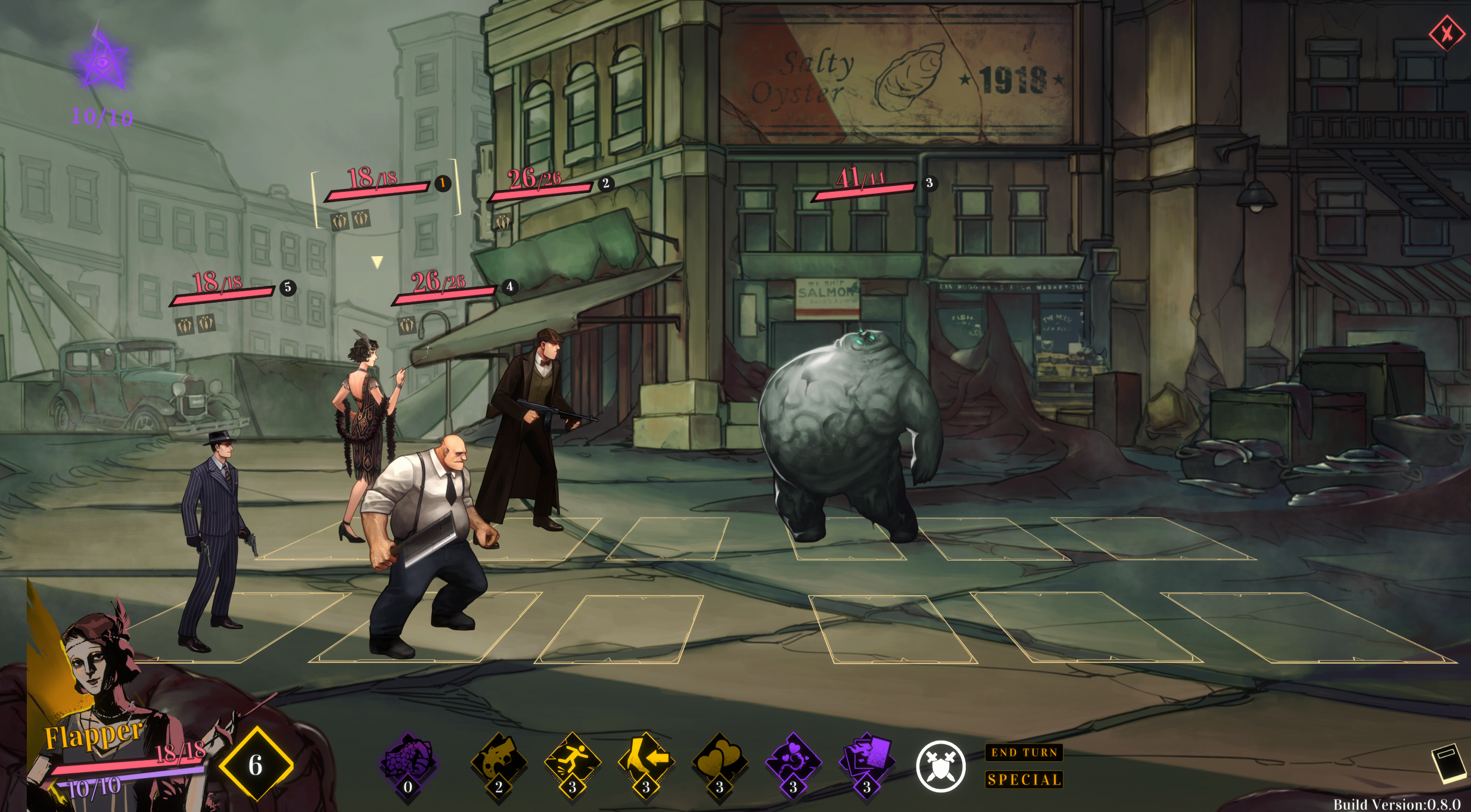This screenshot has width=1471, height=812.
Task: Open the Special actions button
Action: tap(1024, 779)
